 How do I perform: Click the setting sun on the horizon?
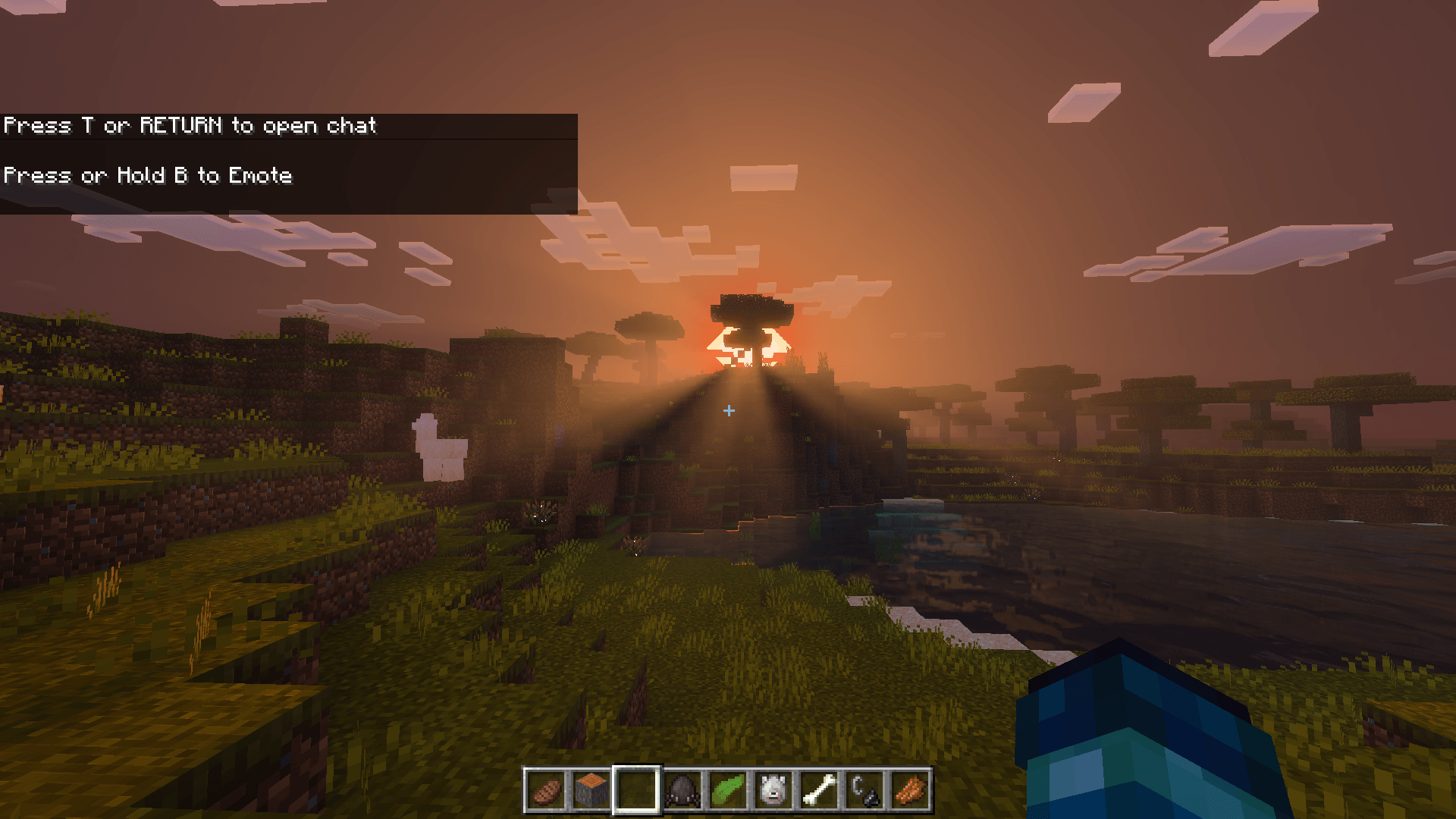[x=747, y=345]
